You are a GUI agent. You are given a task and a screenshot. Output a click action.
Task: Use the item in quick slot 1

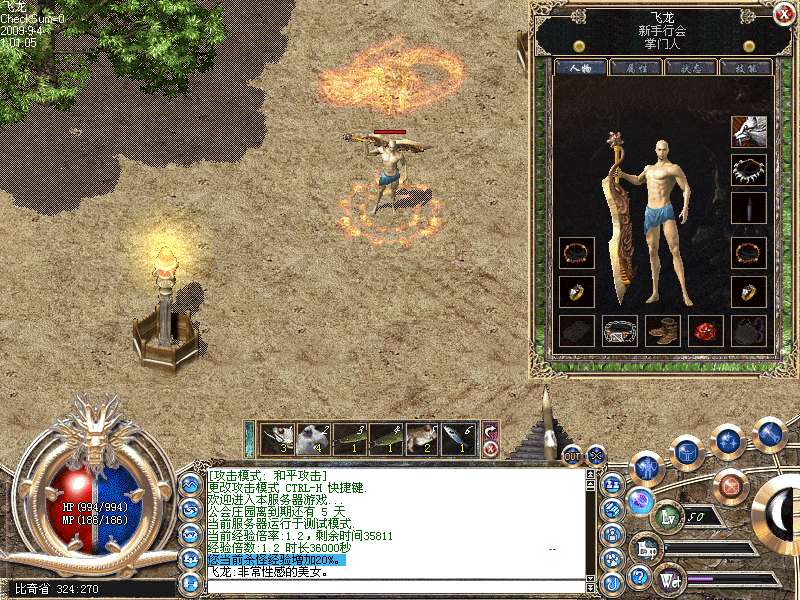[x=277, y=439]
